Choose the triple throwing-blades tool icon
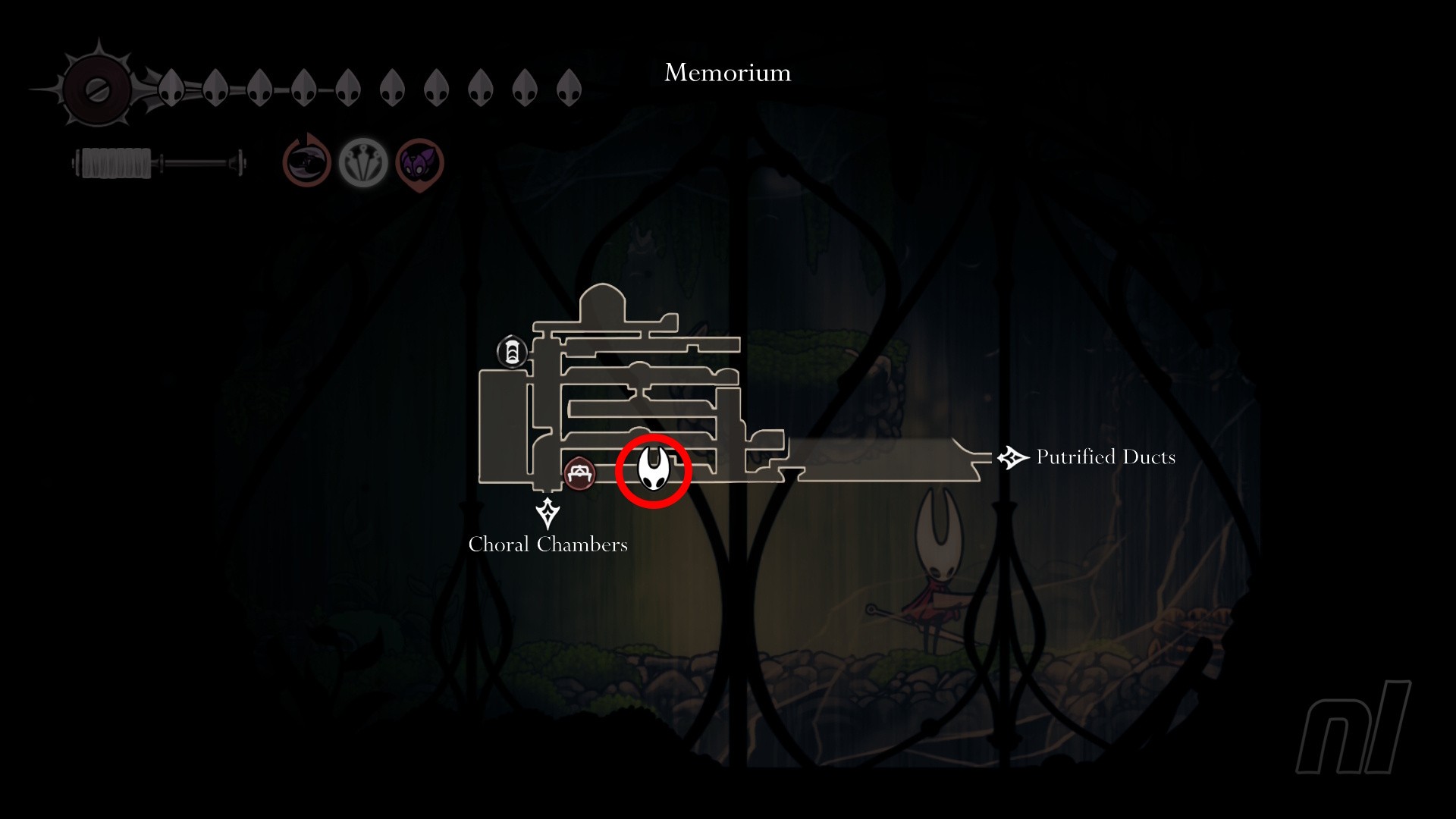 pyautogui.click(x=363, y=162)
